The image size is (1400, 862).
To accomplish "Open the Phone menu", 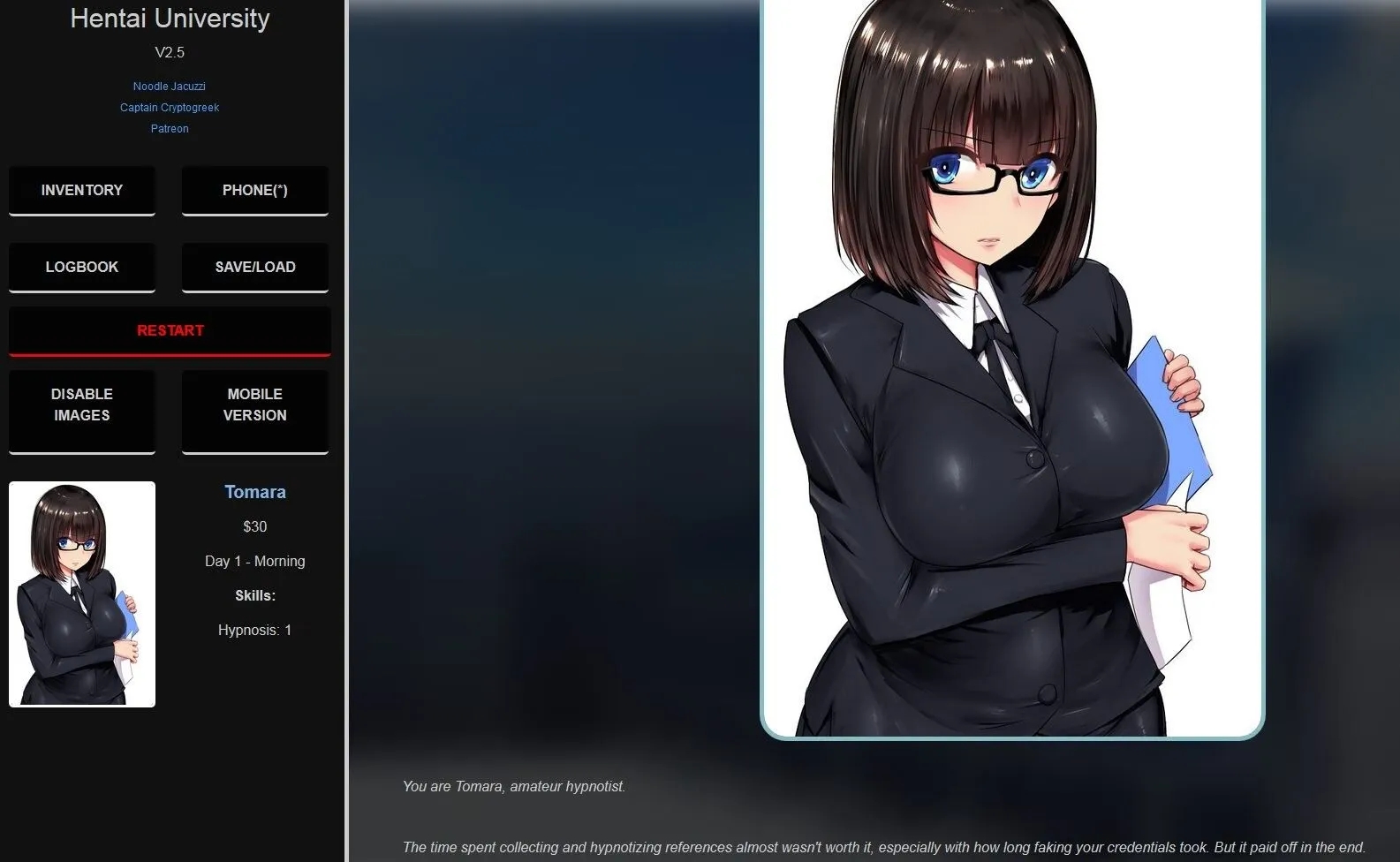I will (254, 190).
